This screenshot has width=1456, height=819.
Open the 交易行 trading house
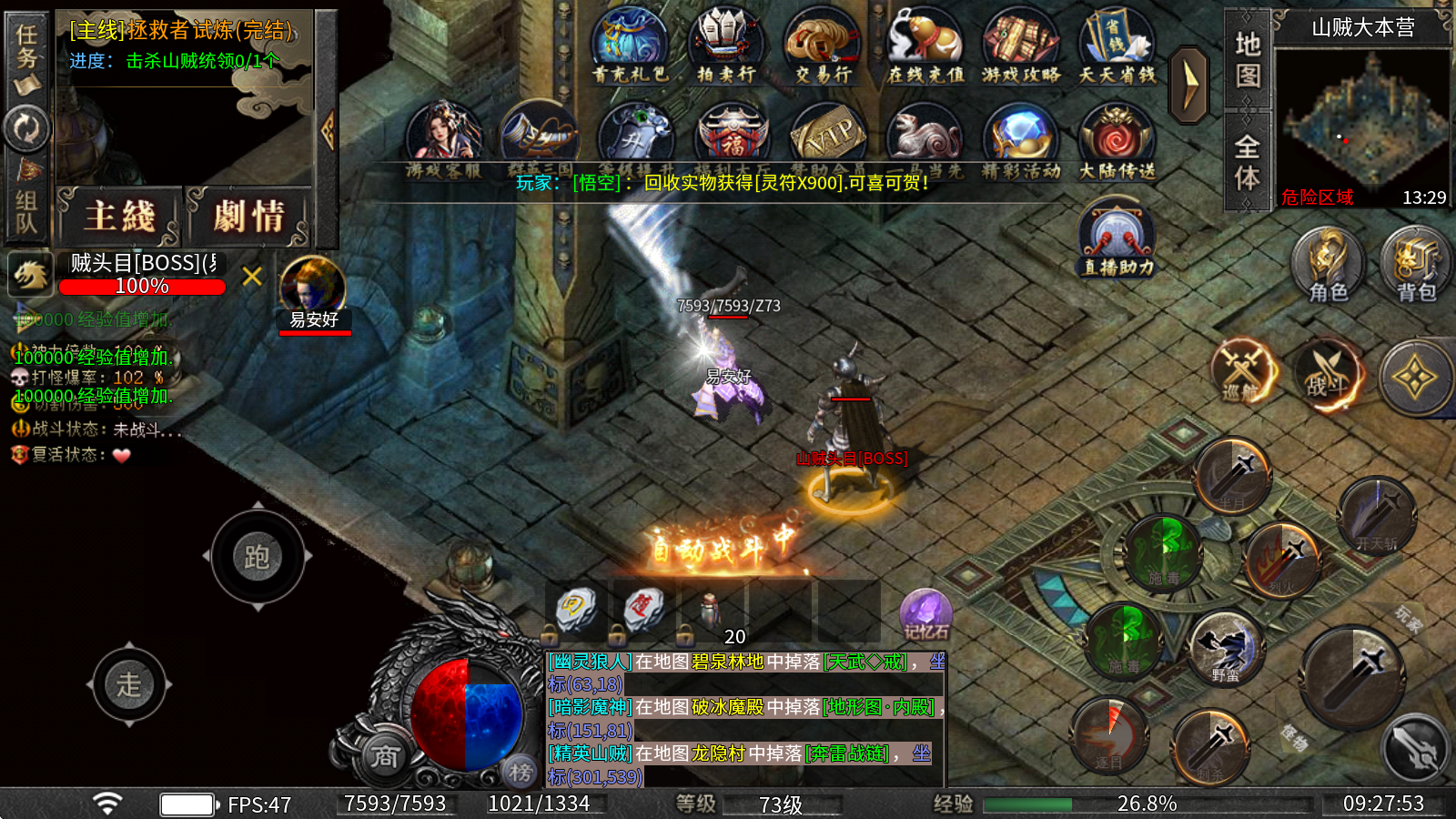(x=822, y=47)
